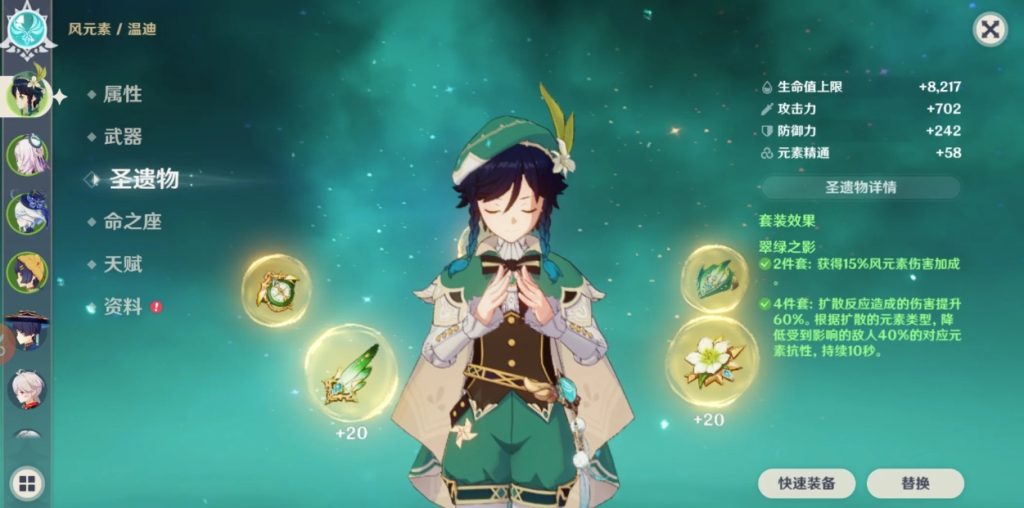The image size is (1024, 508).
Task: Open the 属性 attributes menu entry
Action: click(x=123, y=94)
